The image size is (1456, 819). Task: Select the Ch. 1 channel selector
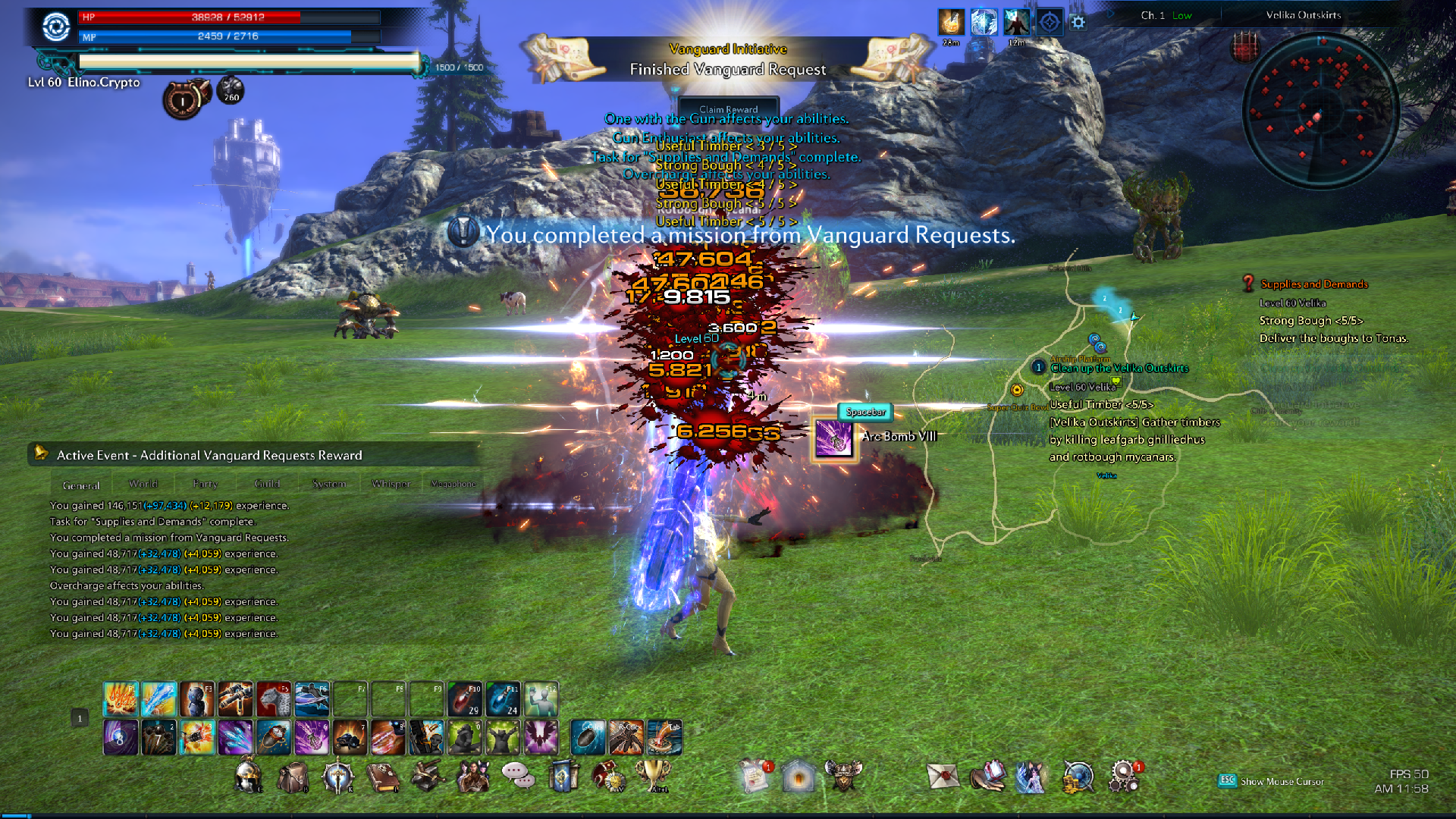[1166, 15]
